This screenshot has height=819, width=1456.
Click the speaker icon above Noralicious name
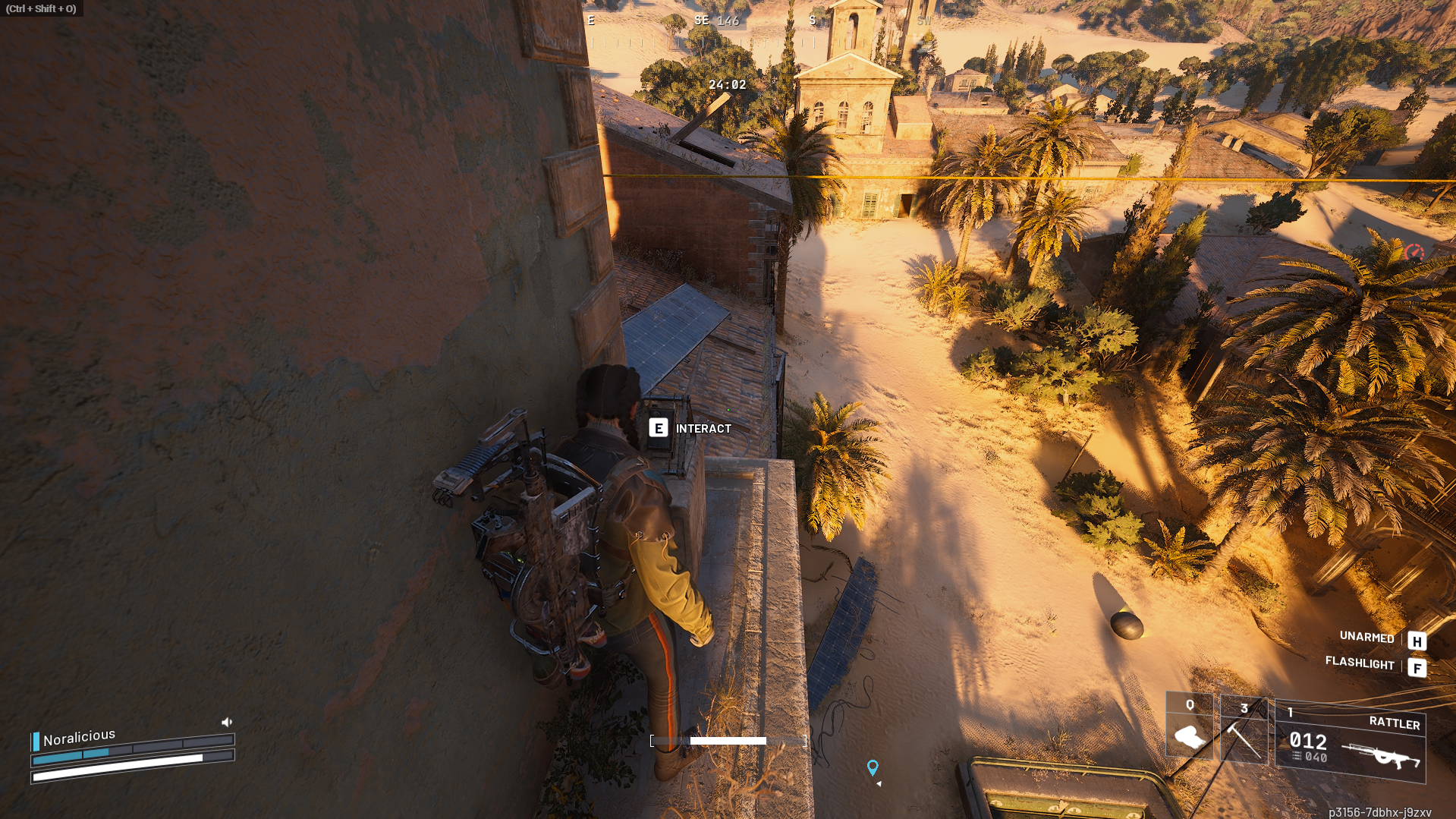[x=225, y=722]
